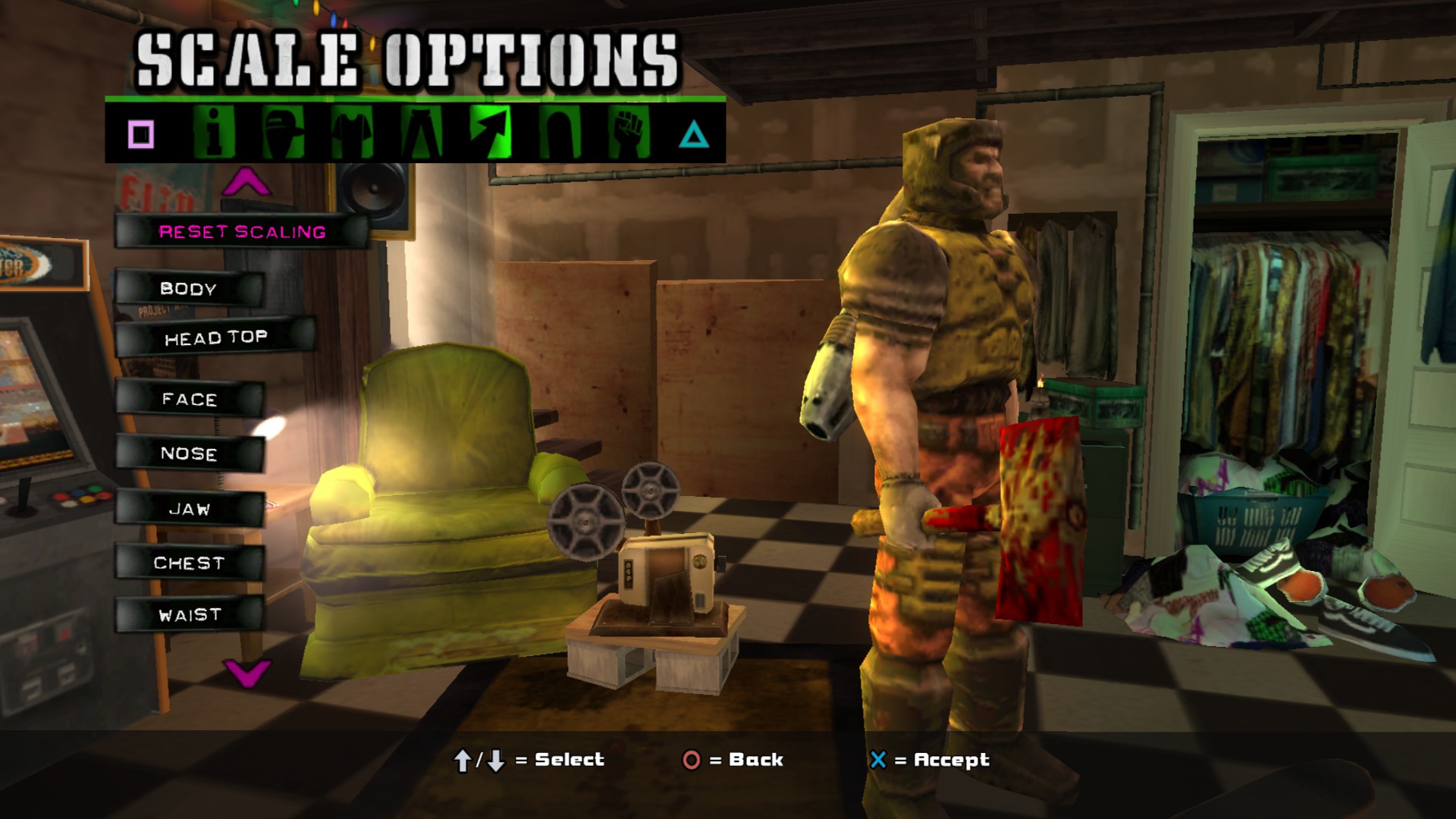Click the pink up arrow above the list

246,182
